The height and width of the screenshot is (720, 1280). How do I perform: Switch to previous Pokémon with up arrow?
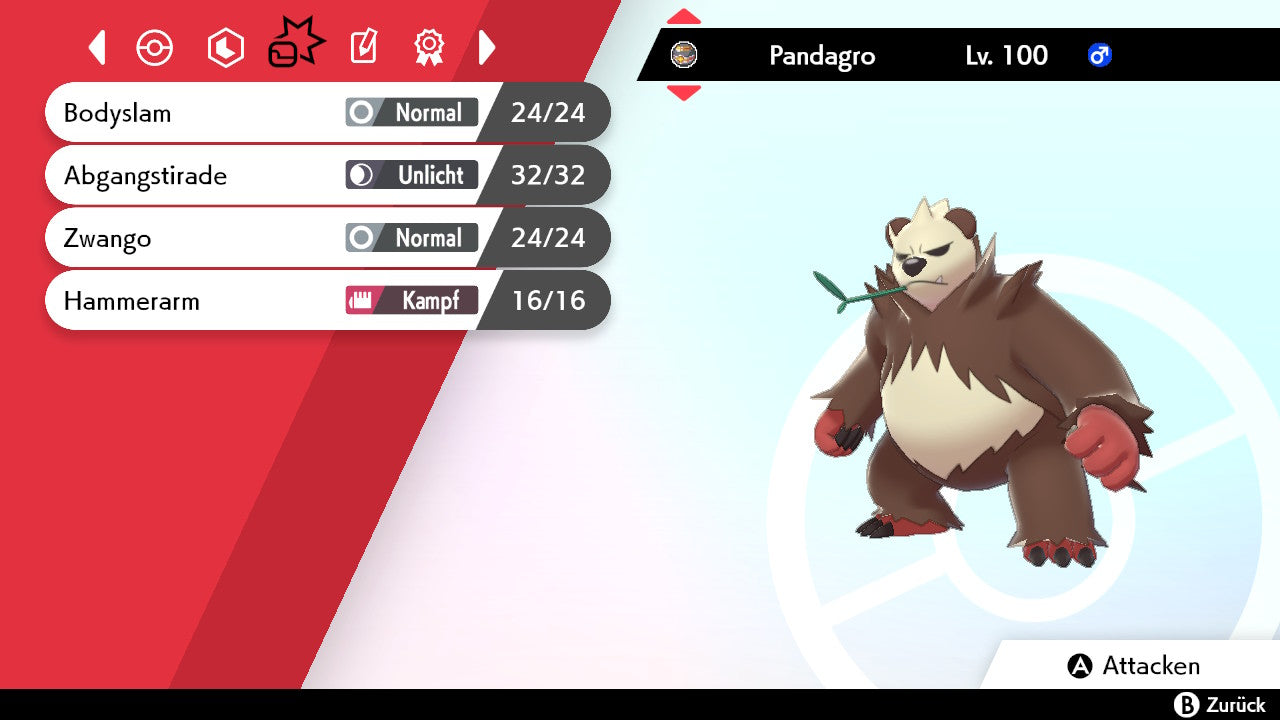pos(684,17)
